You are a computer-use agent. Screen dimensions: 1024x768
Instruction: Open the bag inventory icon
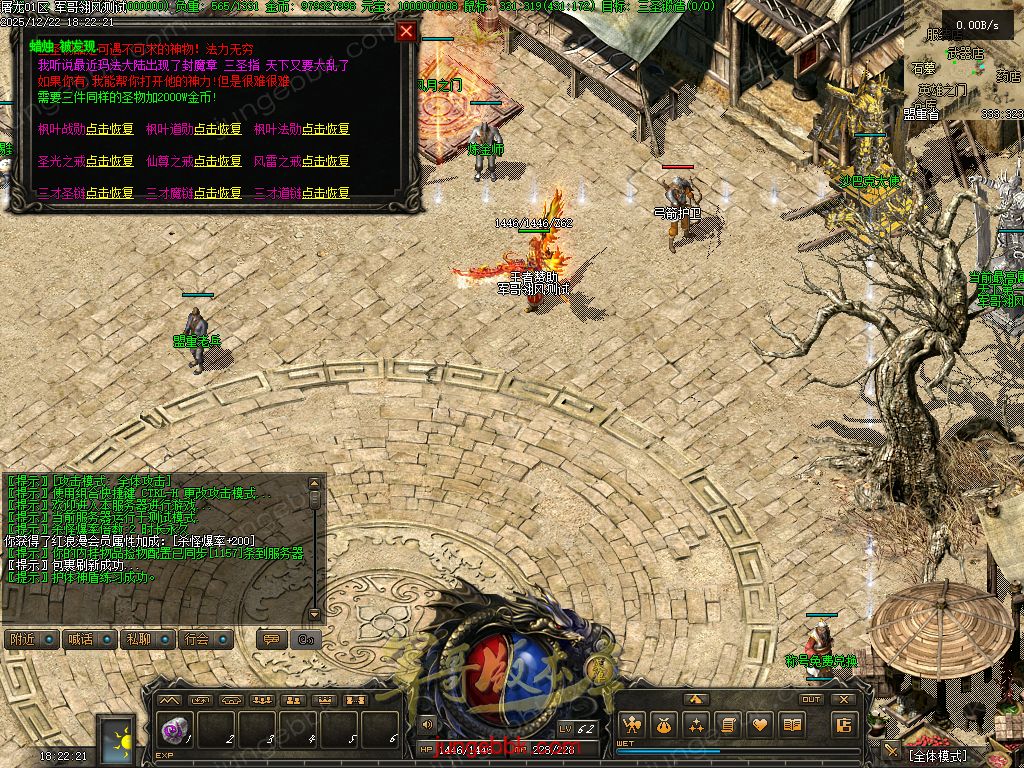tap(663, 725)
